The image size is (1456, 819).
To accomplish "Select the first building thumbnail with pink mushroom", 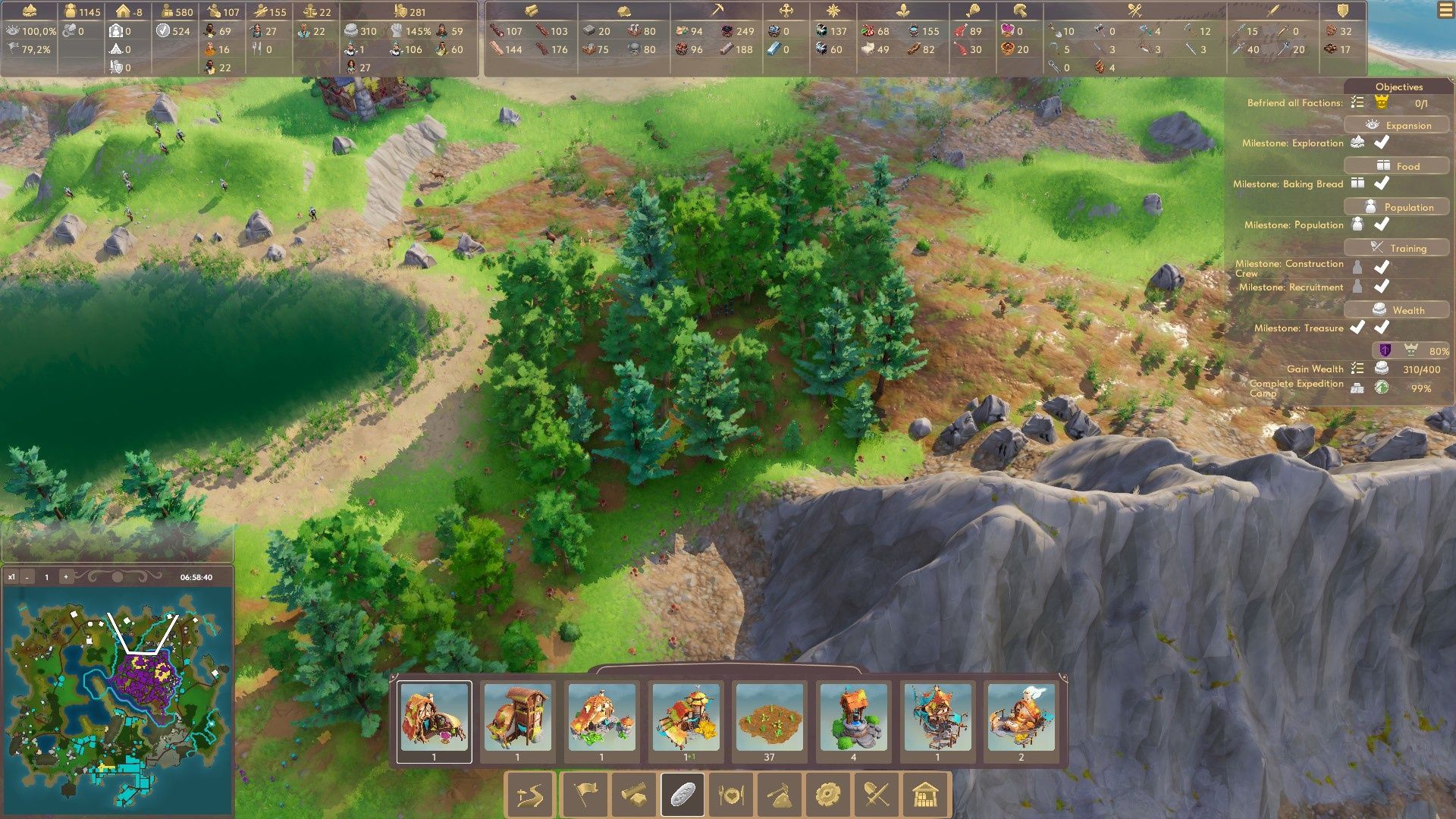I will tap(434, 718).
